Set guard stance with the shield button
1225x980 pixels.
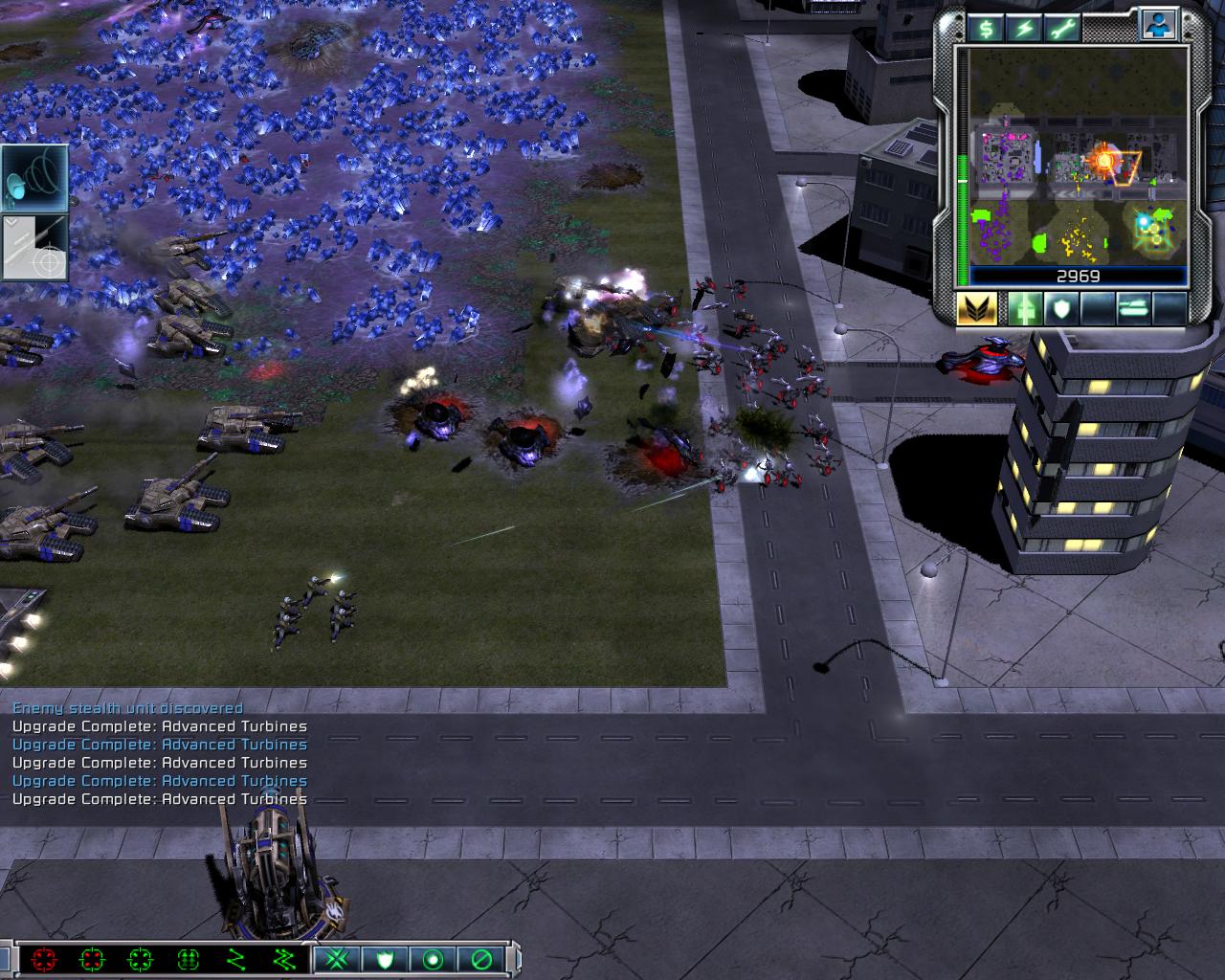pyautogui.click(x=385, y=958)
